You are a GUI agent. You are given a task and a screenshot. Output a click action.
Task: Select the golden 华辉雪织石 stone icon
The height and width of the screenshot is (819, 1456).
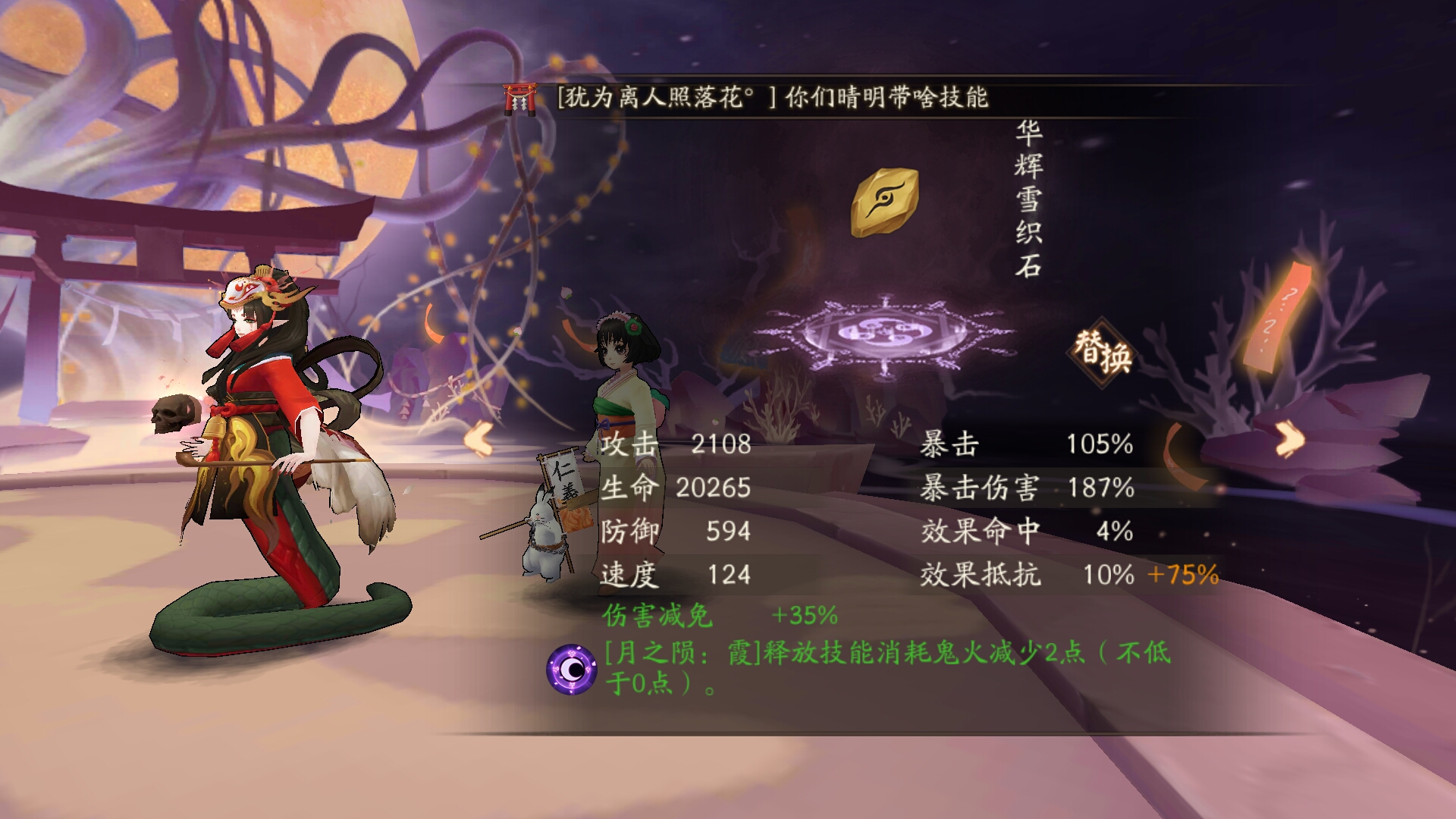tap(884, 202)
